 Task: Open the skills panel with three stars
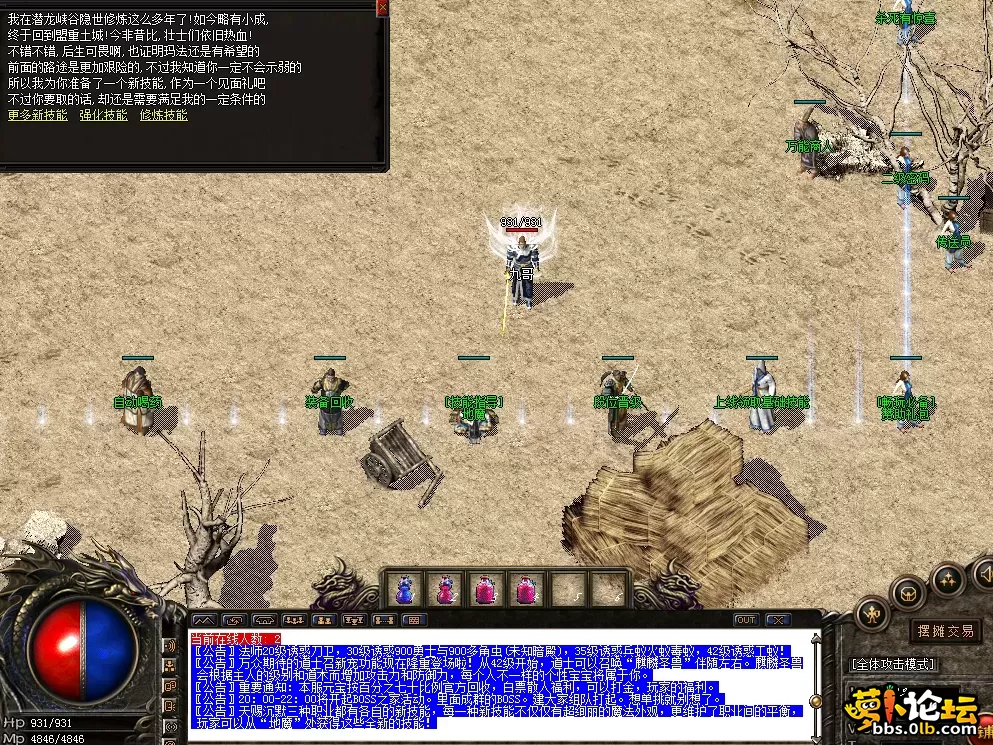click(x=946, y=578)
